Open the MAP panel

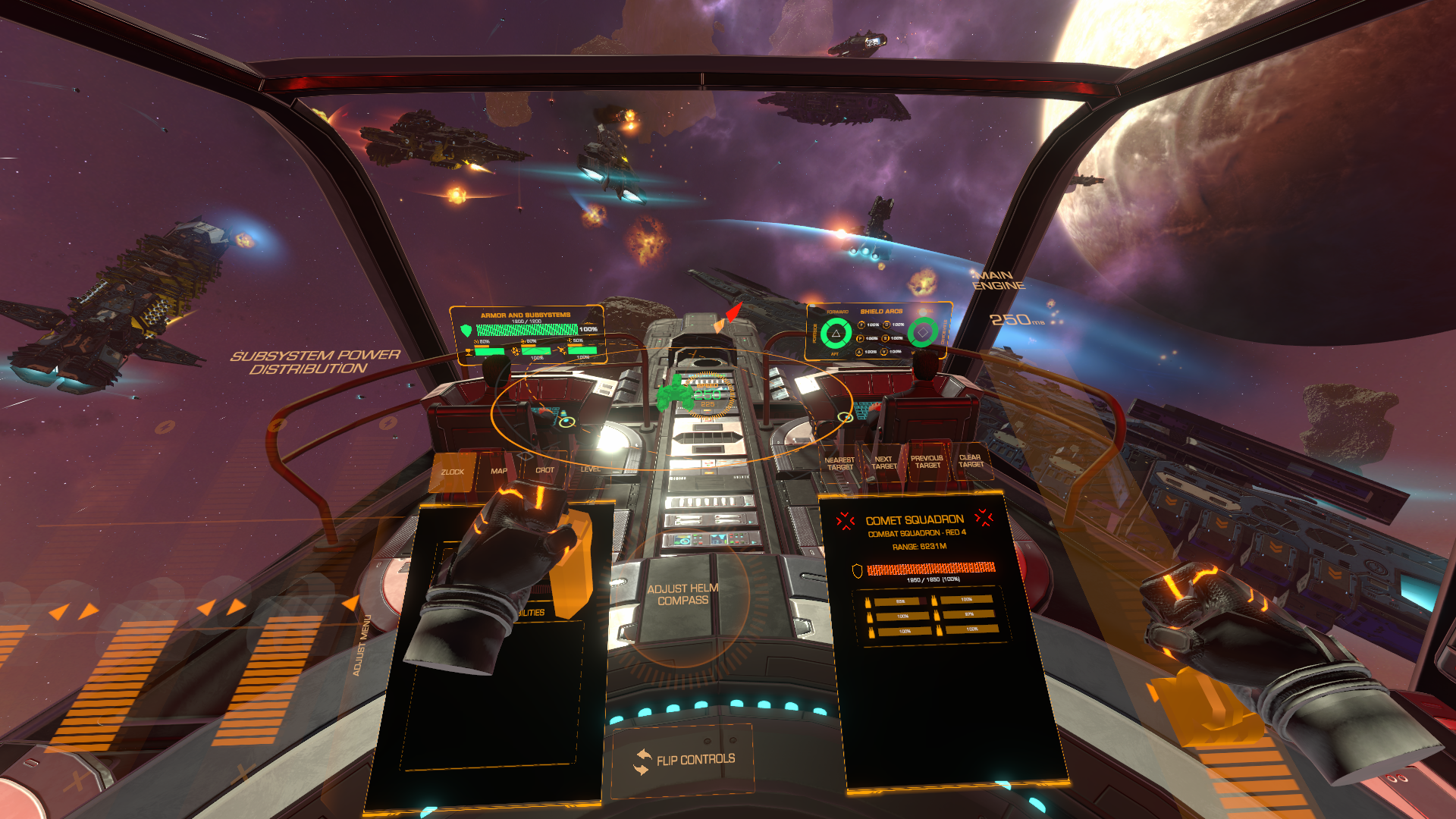[x=498, y=471]
